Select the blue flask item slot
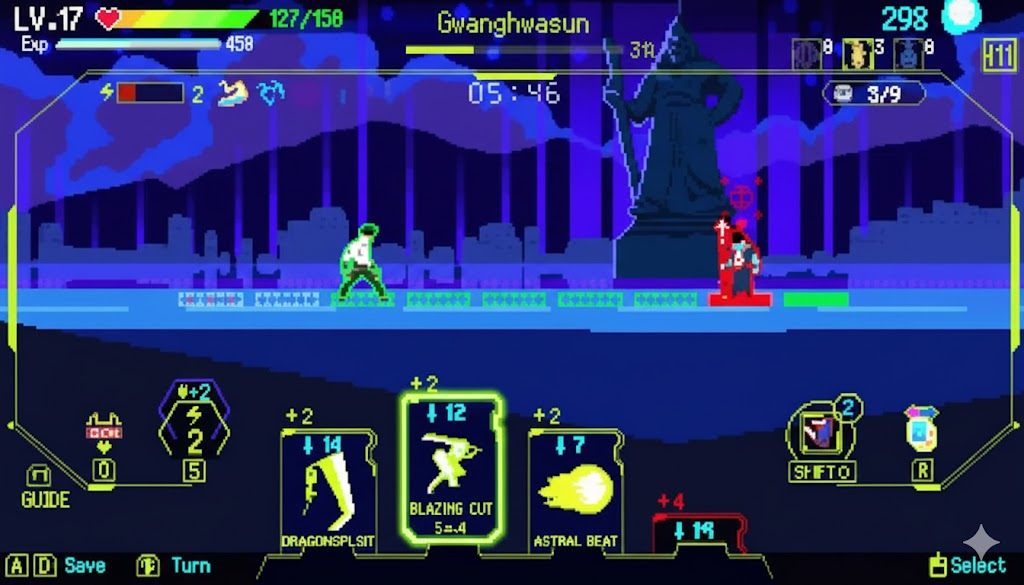Image resolution: width=1024 pixels, height=585 pixels. pyautogui.click(x=907, y=55)
